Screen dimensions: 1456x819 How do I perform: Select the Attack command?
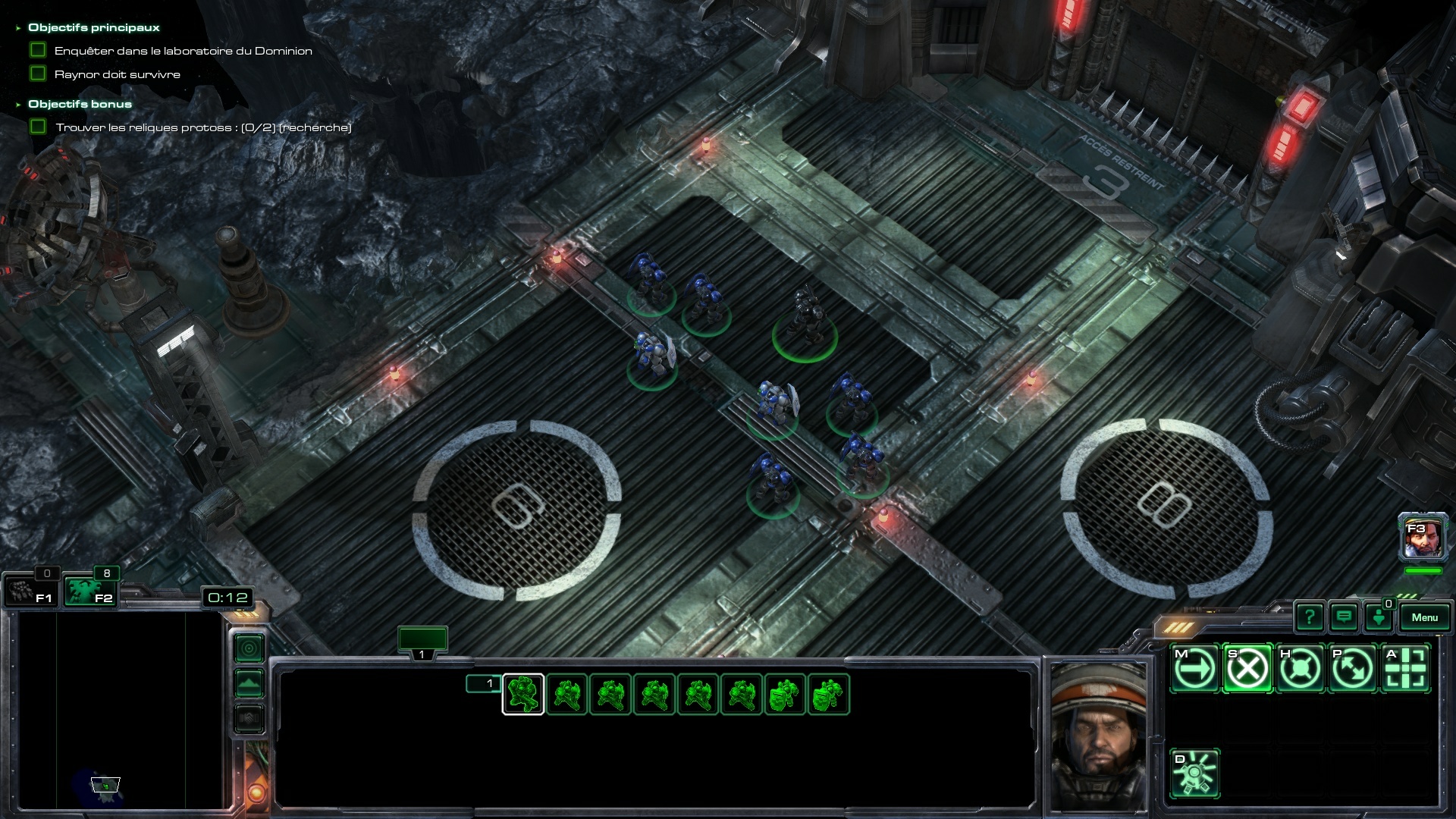coord(1405,669)
